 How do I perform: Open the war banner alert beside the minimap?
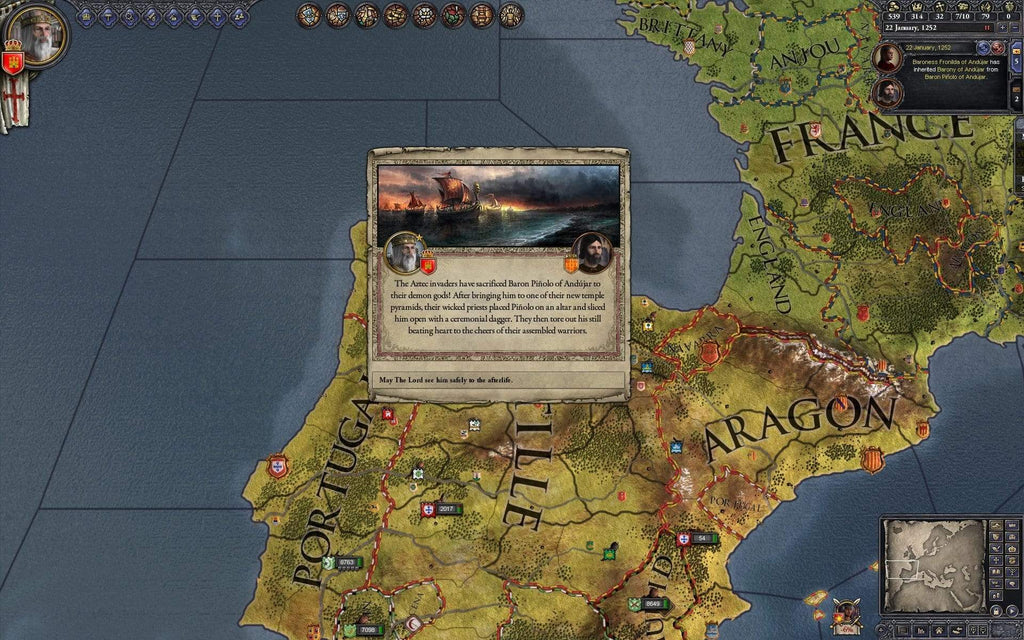[x=848, y=611]
